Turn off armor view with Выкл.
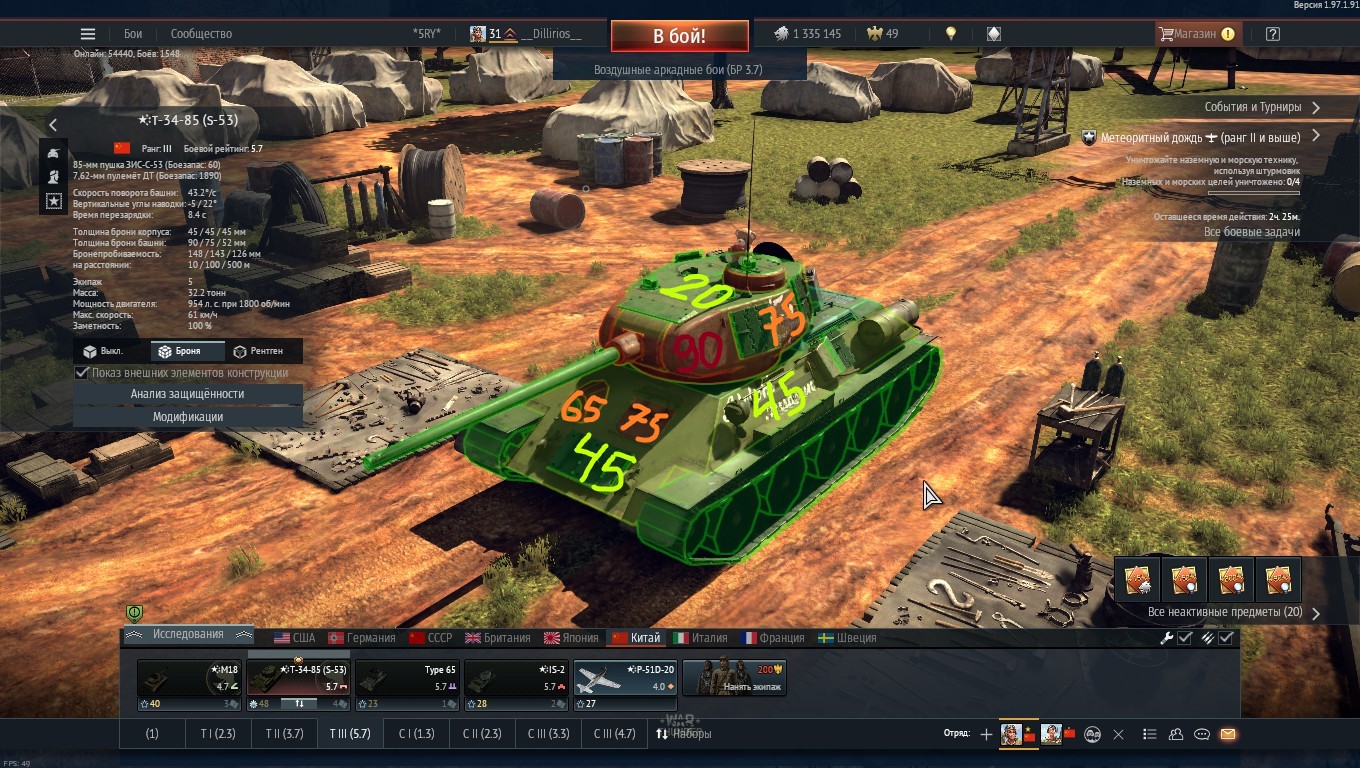Image resolution: width=1360 pixels, height=768 pixels. coord(103,351)
